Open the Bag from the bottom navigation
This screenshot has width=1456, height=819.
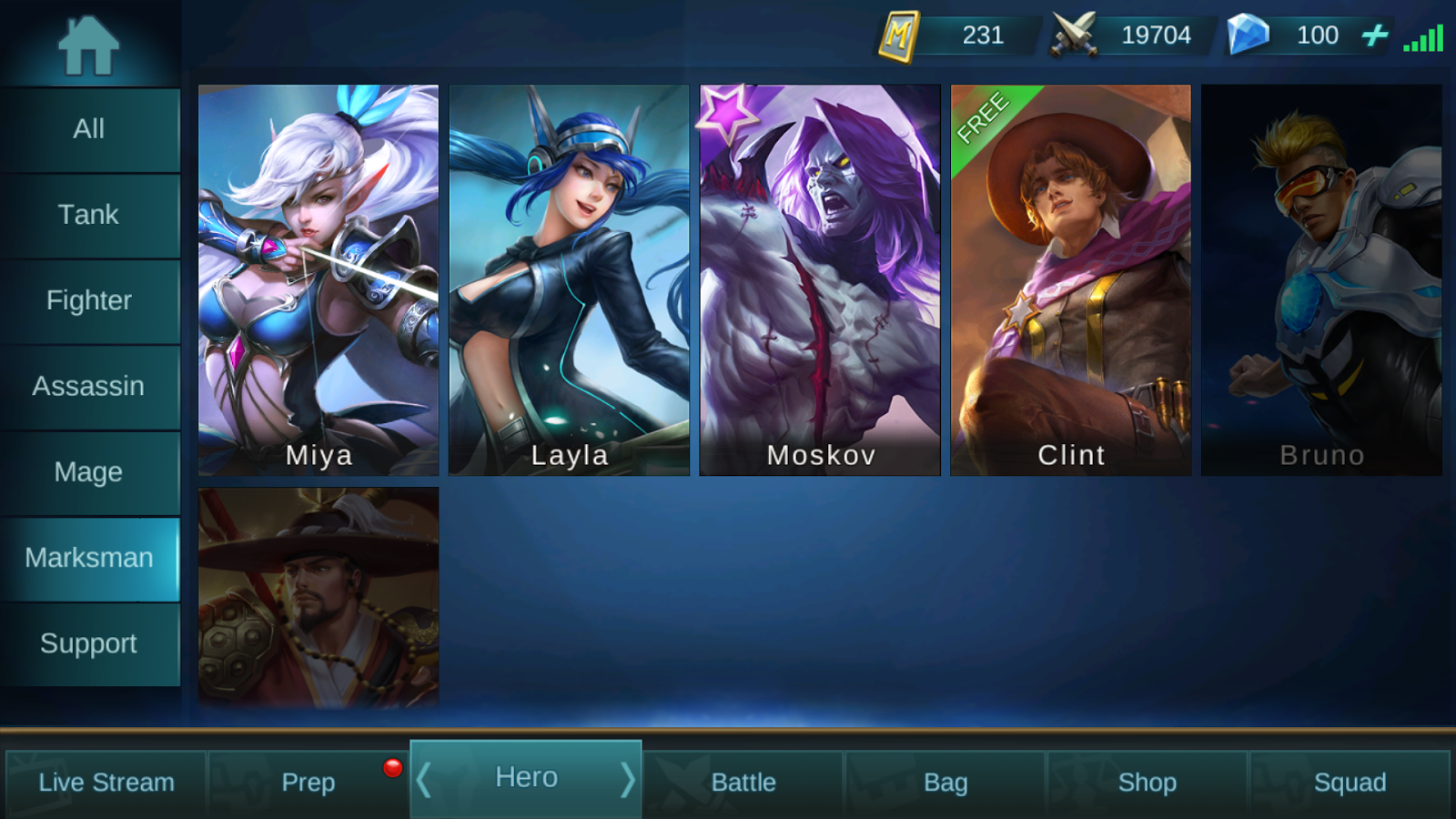pos(946,781)
